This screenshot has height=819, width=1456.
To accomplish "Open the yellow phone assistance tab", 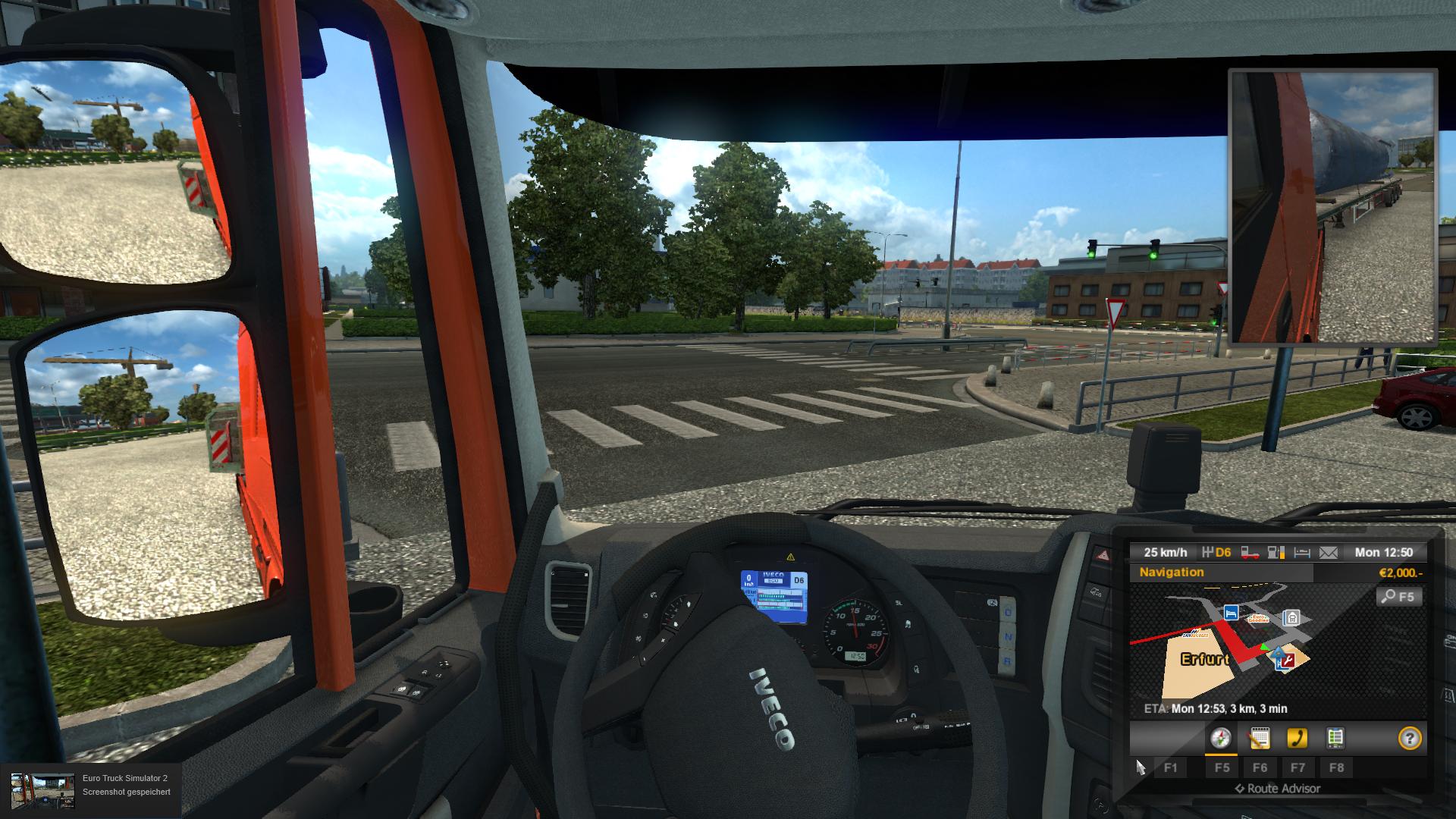I will coord(1298,738).
